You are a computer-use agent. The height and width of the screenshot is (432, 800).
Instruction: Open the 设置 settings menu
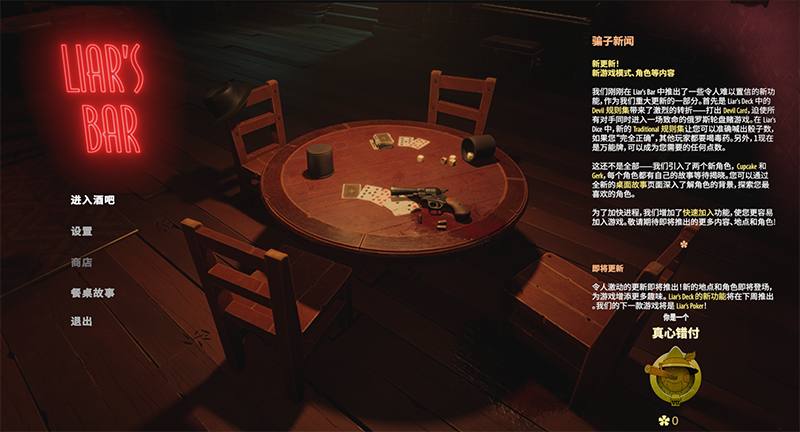82,231
